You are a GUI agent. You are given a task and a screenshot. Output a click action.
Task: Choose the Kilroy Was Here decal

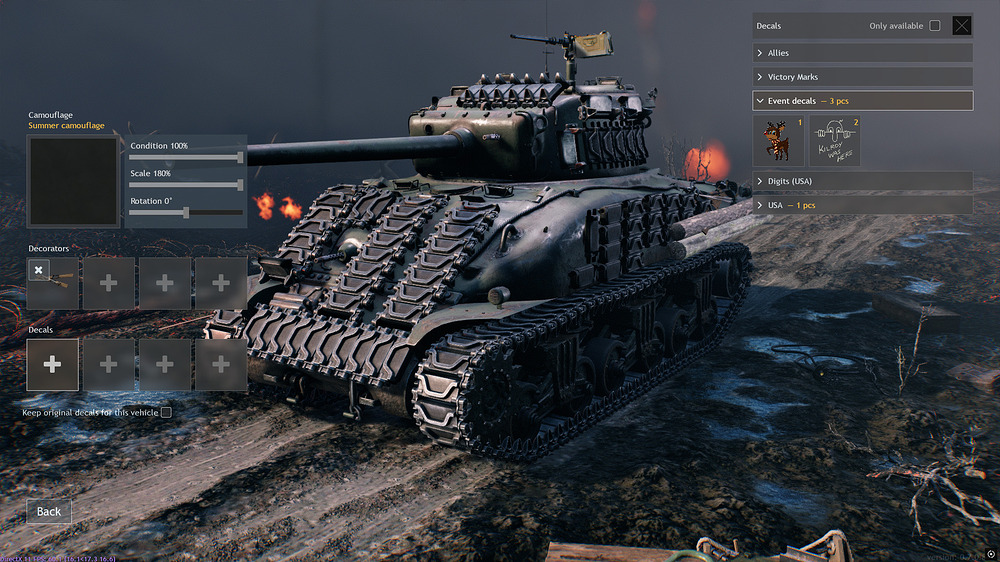tap(834, 141)
